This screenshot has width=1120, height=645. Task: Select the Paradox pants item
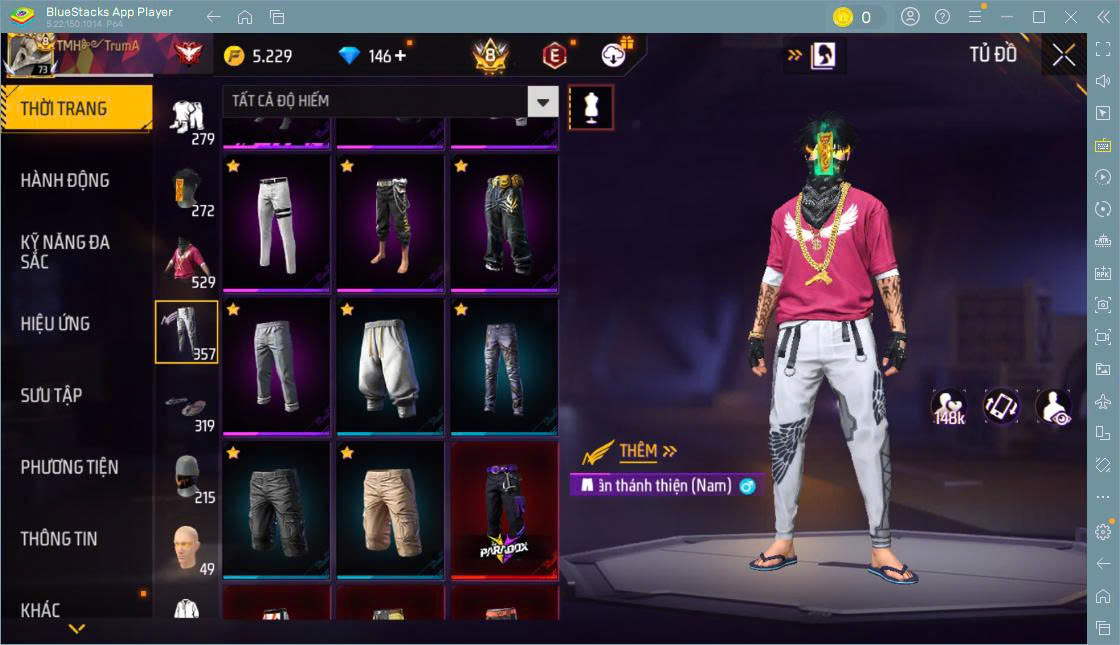pyautogui.click(x=504, y=509)
